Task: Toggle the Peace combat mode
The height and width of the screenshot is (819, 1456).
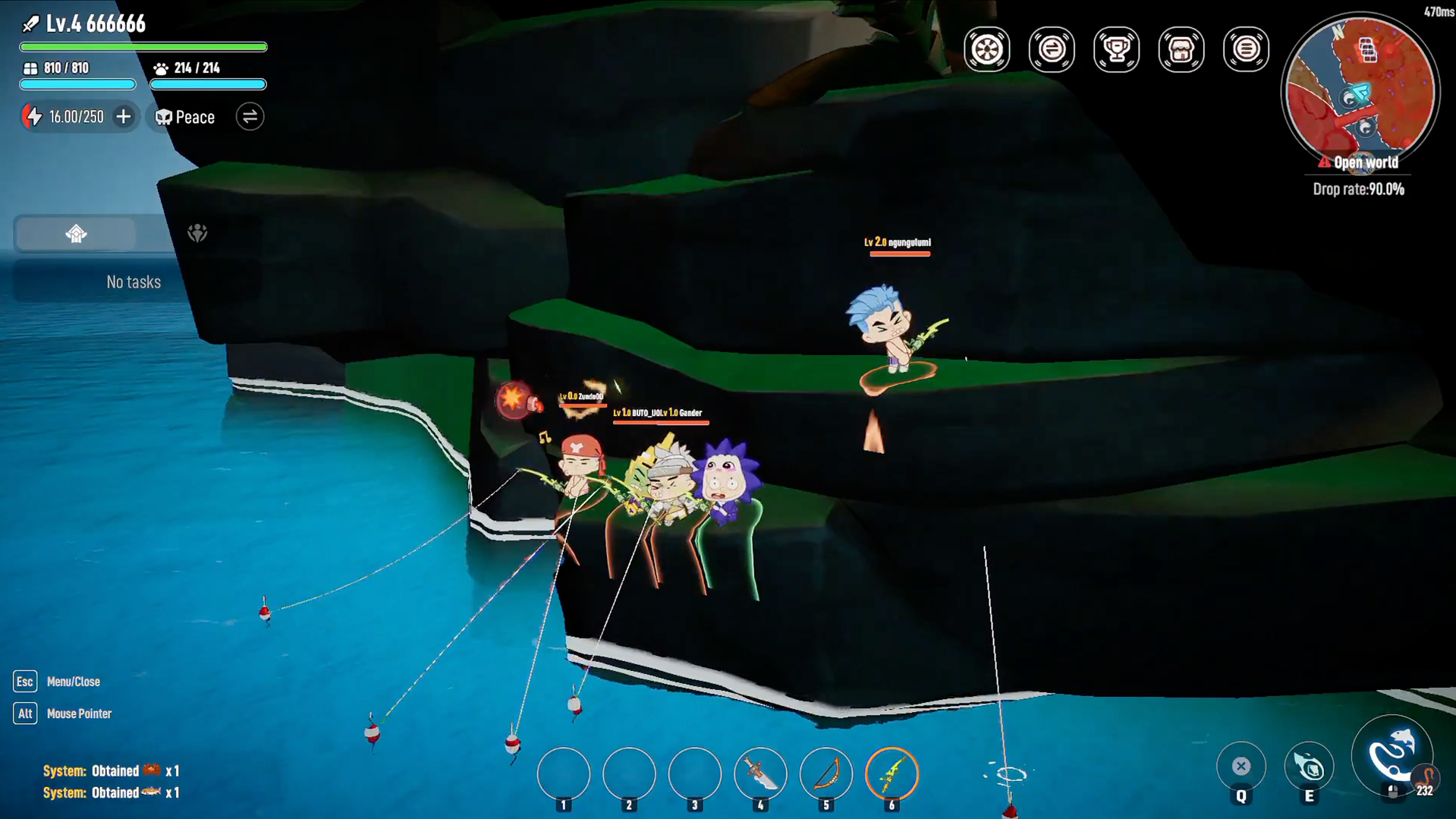Action: (x=185, y=117)
